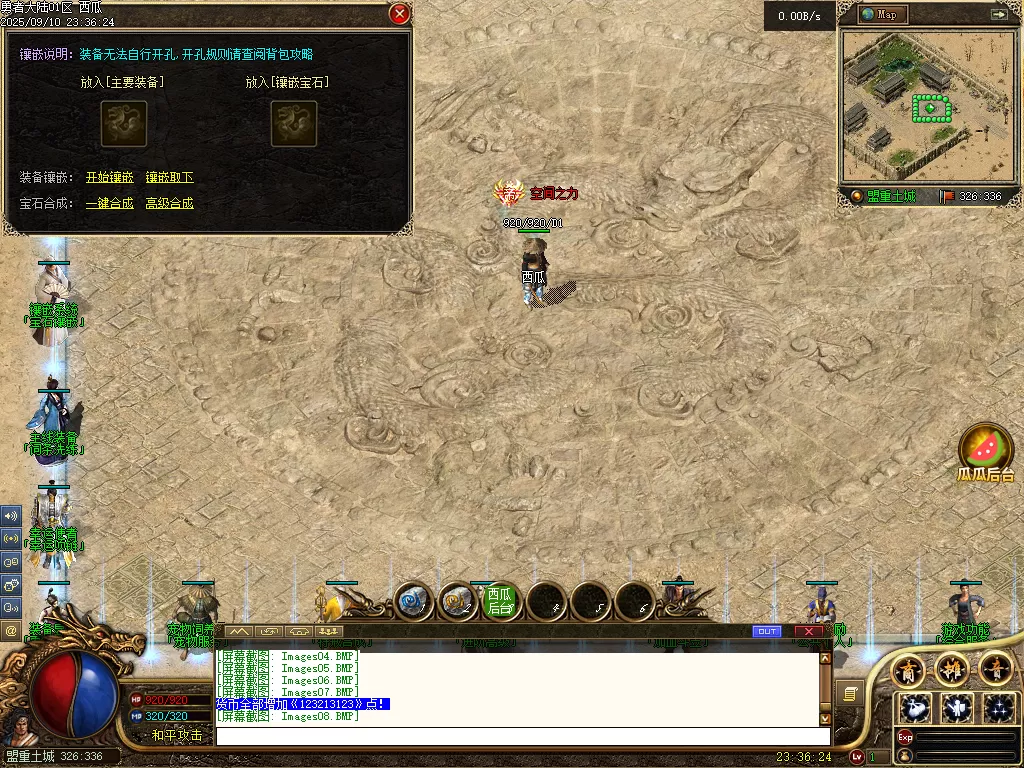
Task: Select the 主要装备 main equipment slot
Action: tap(123, 124)
